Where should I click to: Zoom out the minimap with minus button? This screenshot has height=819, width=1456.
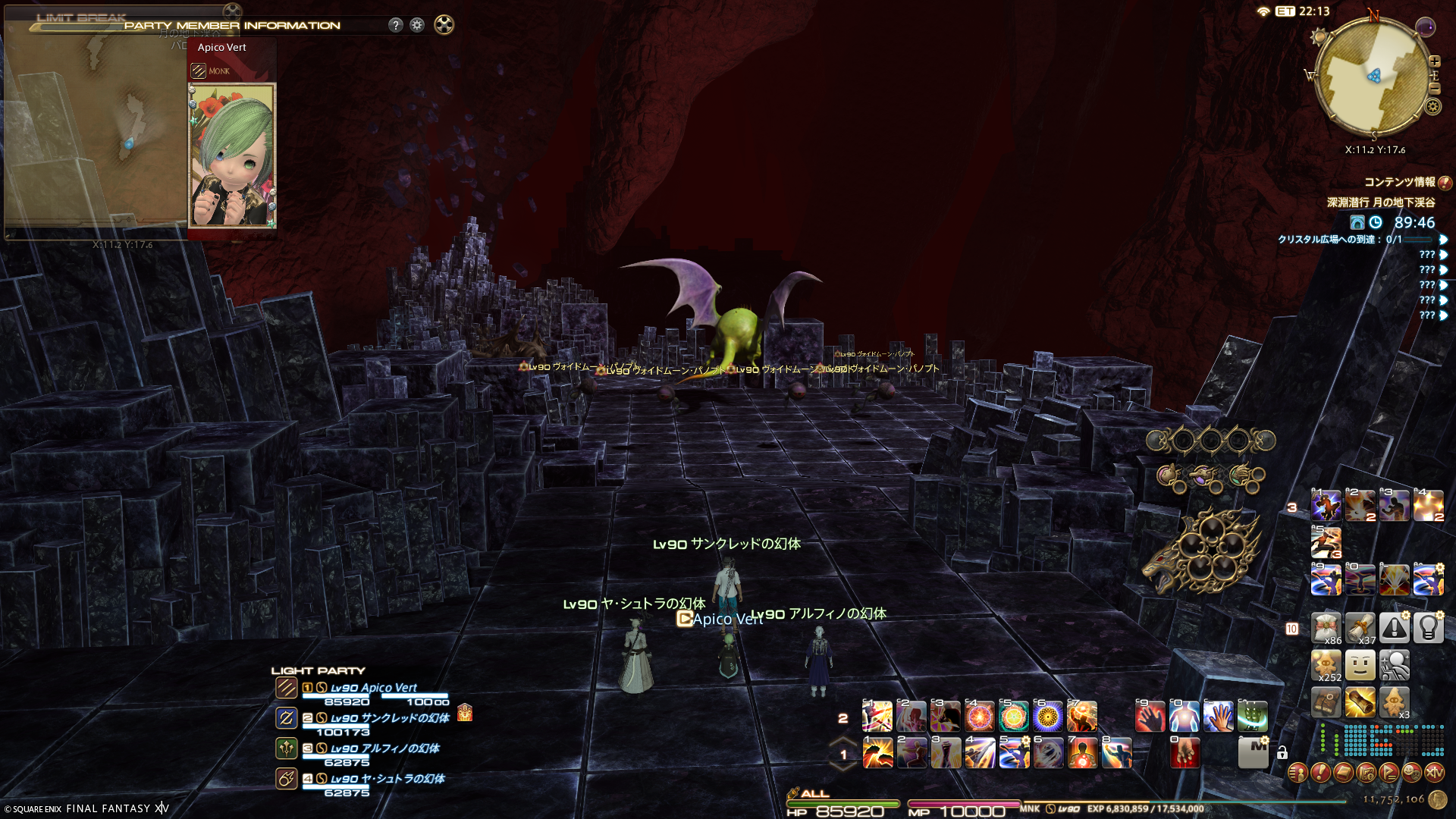[x=1434, y=89]
